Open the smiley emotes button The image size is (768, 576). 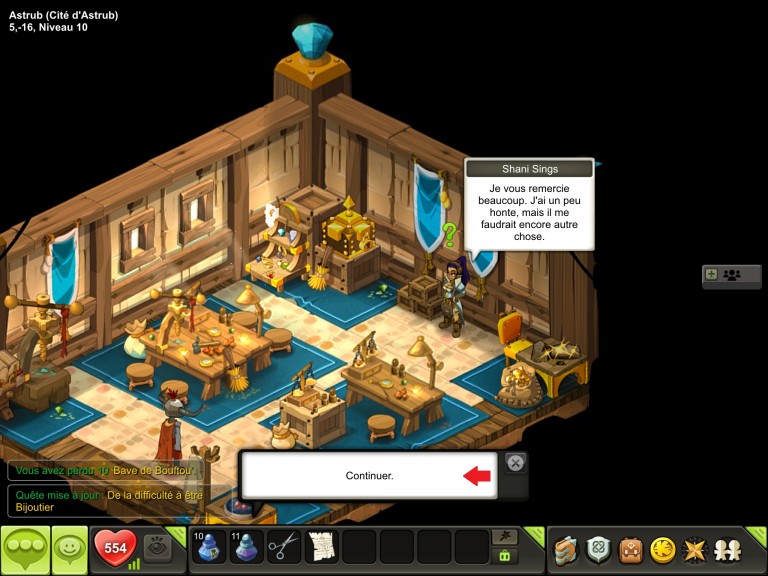pos(69,549)
